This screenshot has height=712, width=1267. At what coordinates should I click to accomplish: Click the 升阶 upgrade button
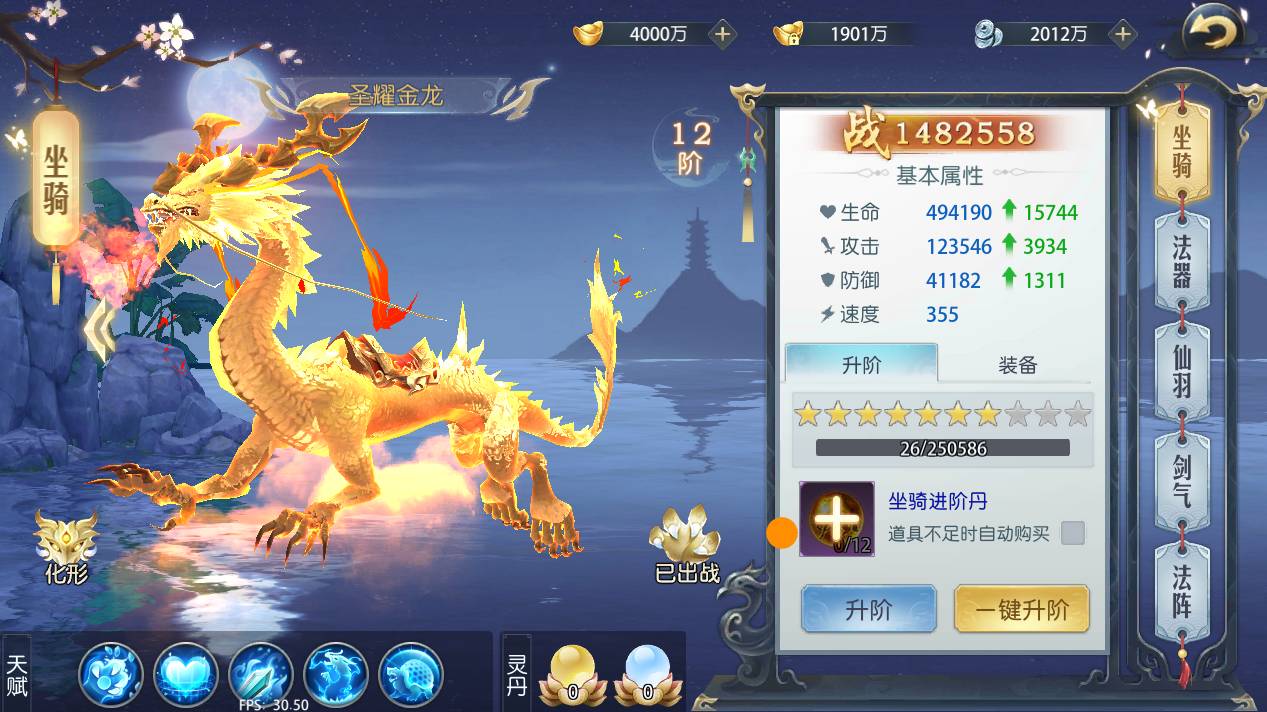point(868,609)
